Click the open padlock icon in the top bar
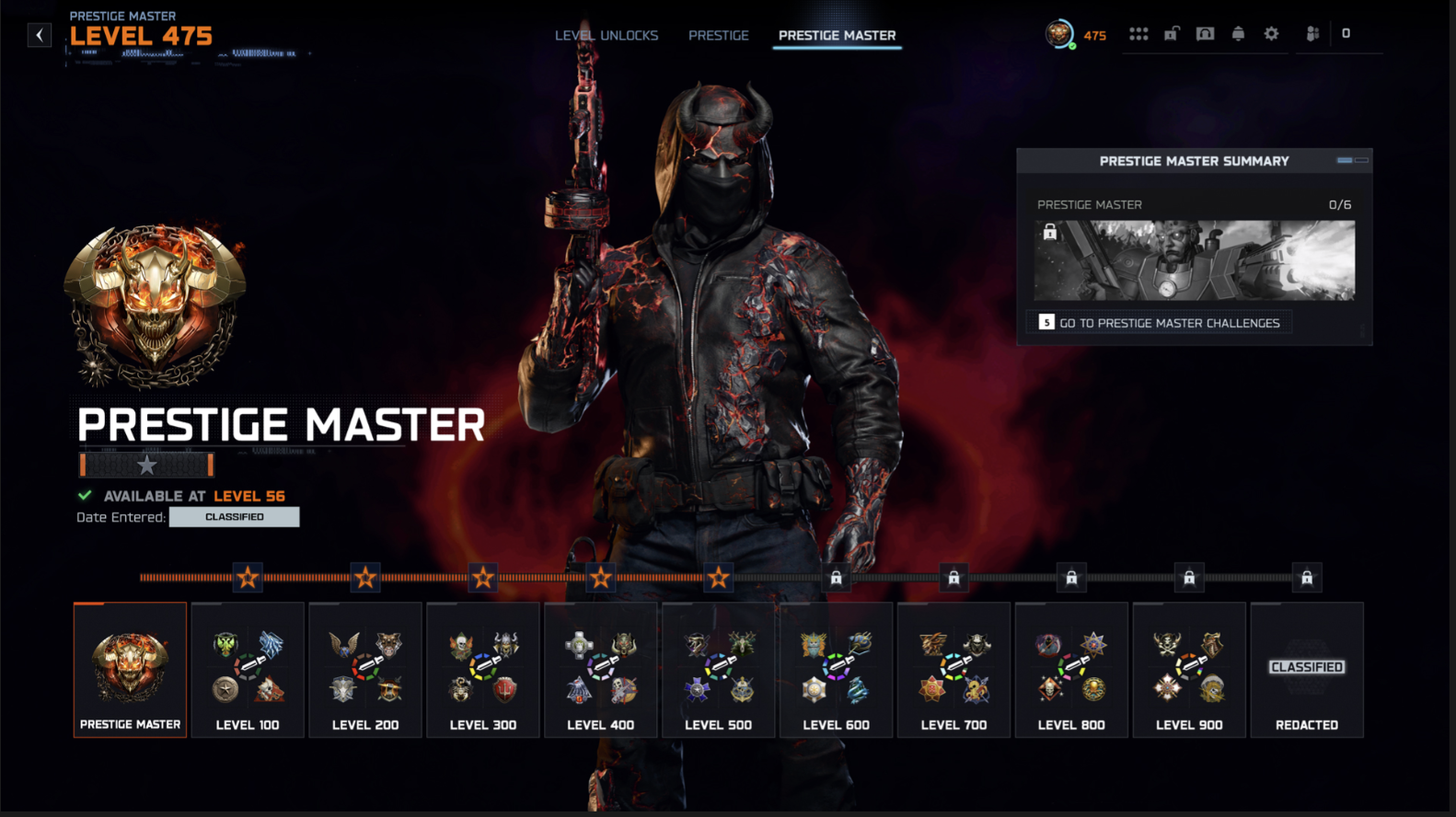The width and height of the screenshot is (1456, 817). pyautogui.click(x=1172, y=34)
